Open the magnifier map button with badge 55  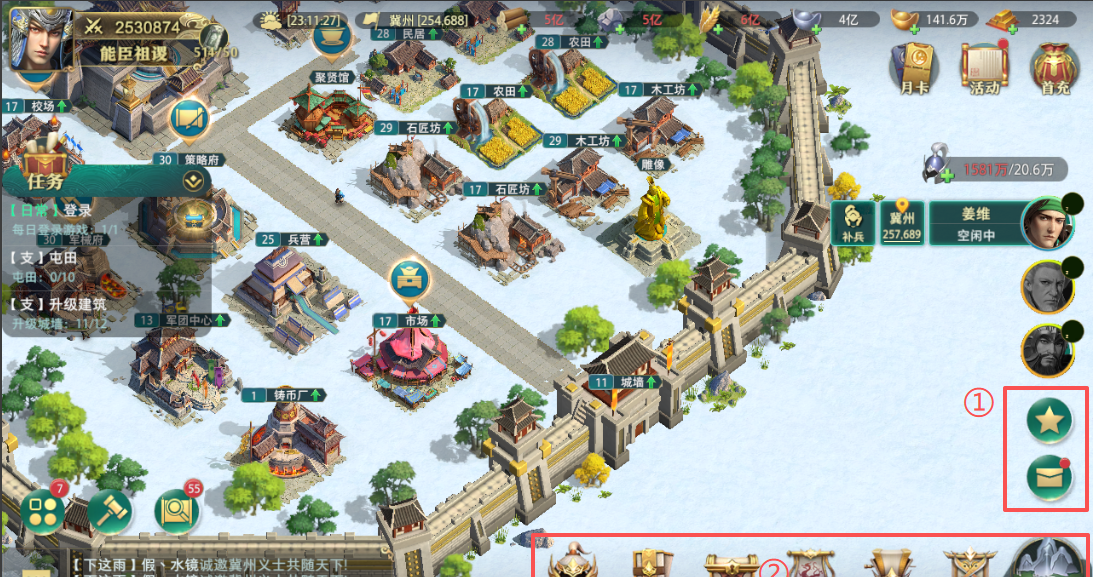(177, 512)
